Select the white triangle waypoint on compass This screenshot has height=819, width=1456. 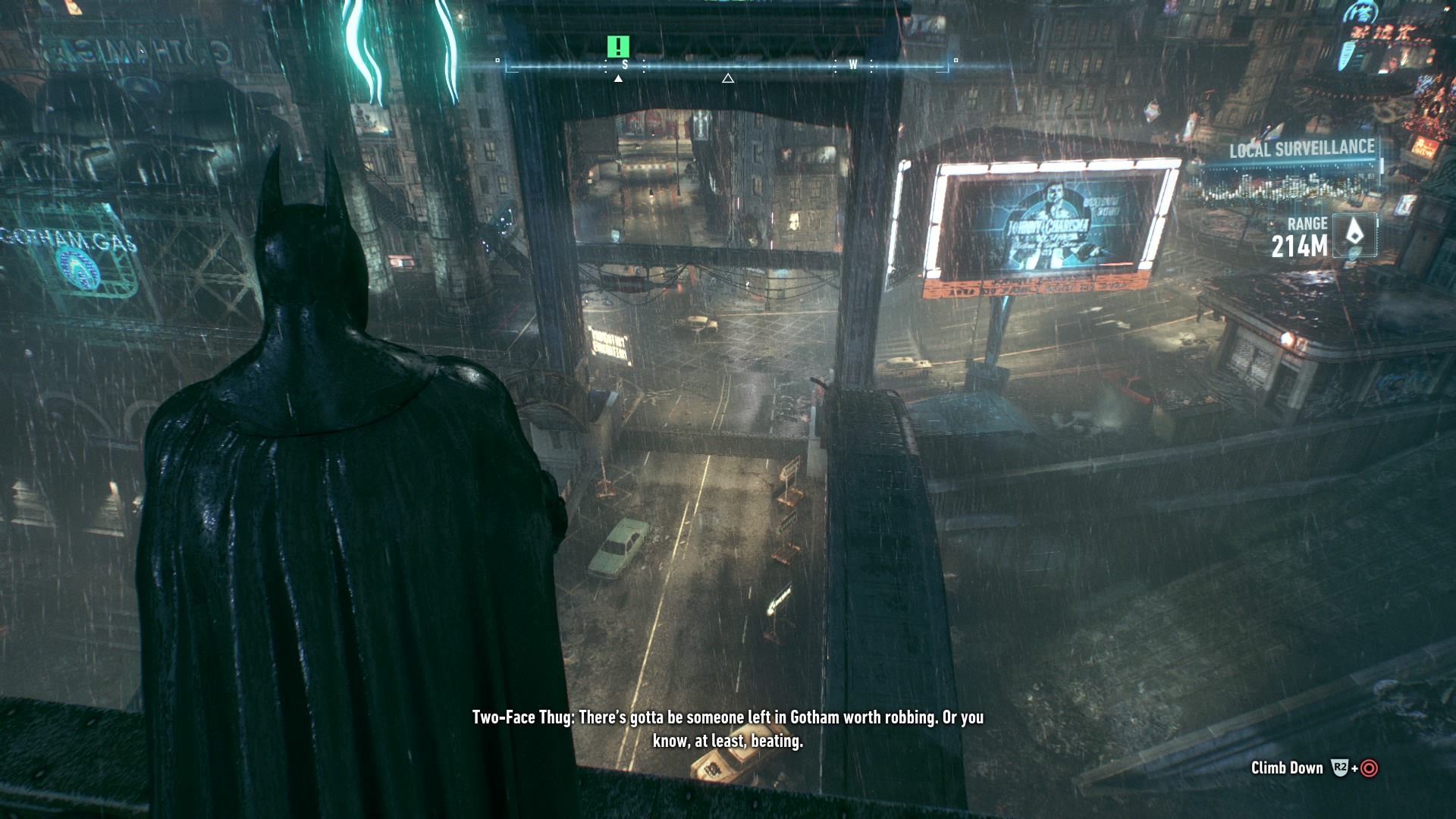click(x=728, y=78)
